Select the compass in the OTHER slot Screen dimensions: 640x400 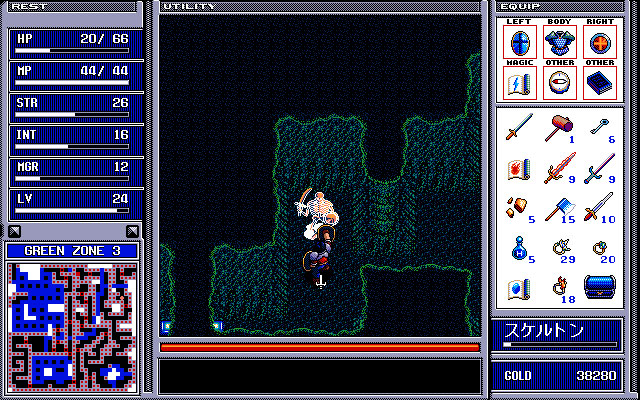click(x=559, y=83)
